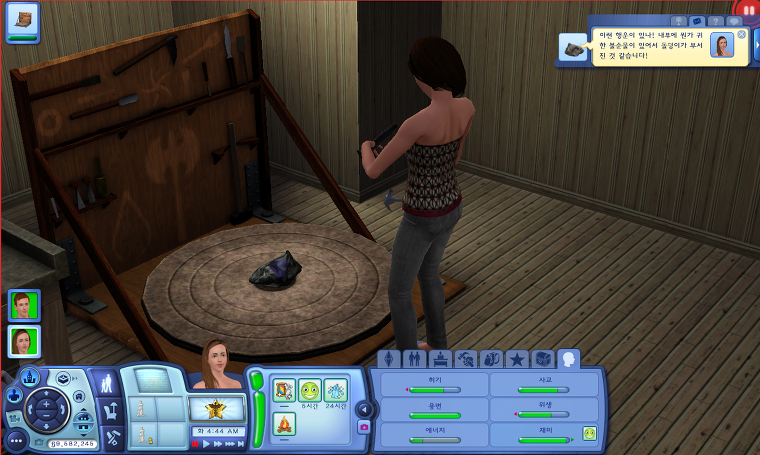
Task: Select the female Sim household portrait
Action: pos(24,341)
